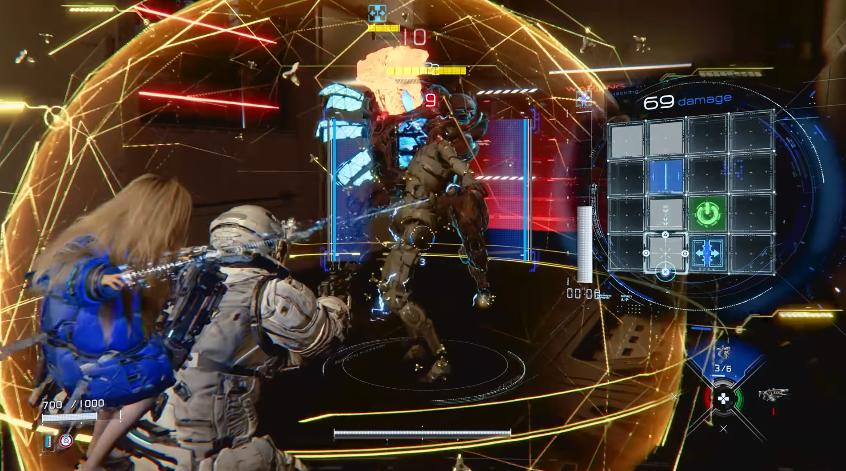Select the green power symbol tile
The width and height of the screenshot is (846, 471).
707,213
